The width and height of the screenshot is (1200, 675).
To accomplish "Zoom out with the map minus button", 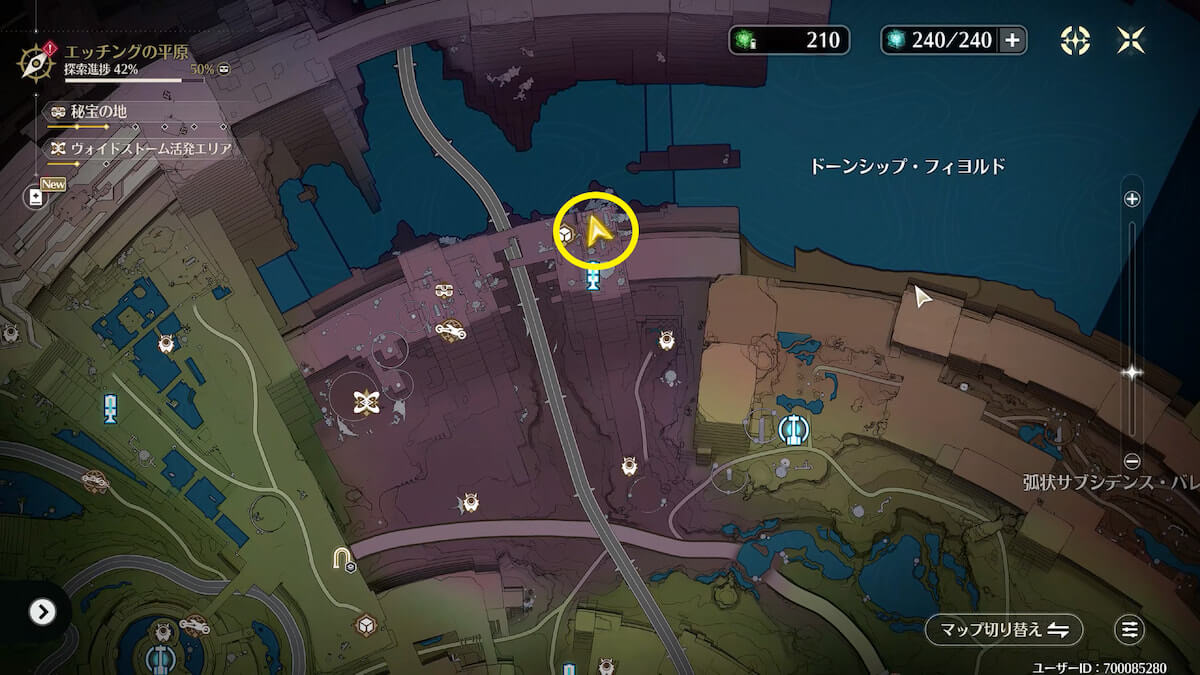I will point(1132,461).
